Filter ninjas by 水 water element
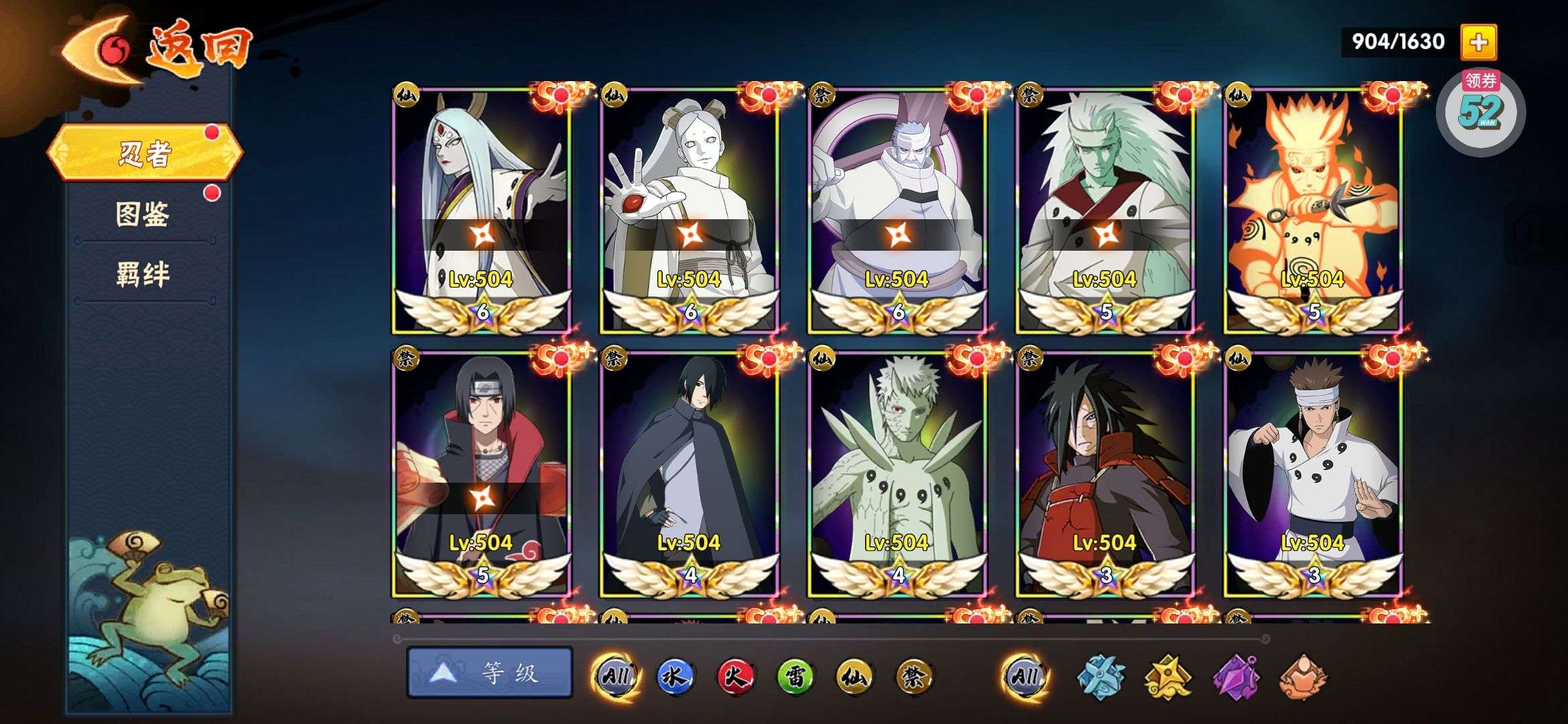The width and height of the screenshot is (1568, 724). [674, 676]
